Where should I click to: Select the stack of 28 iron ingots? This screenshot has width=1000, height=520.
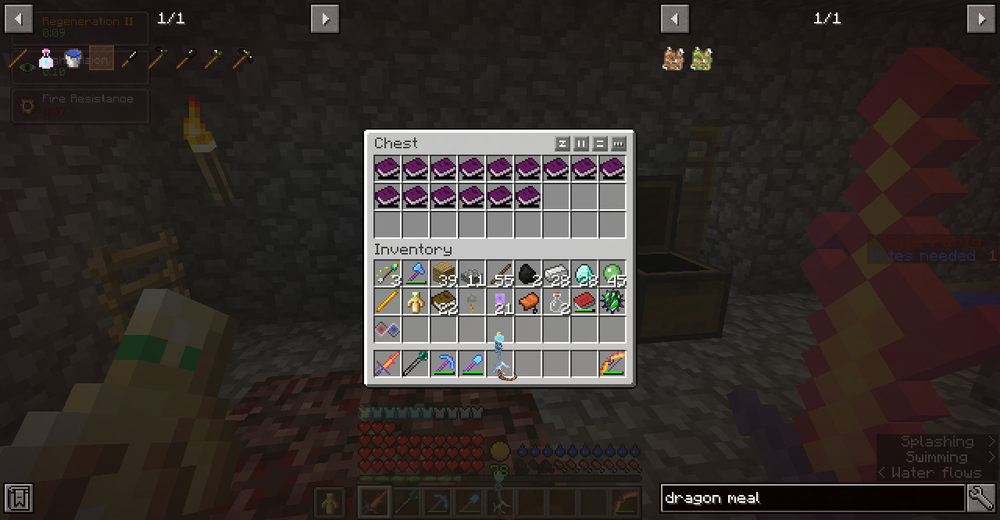coord(556,275)
